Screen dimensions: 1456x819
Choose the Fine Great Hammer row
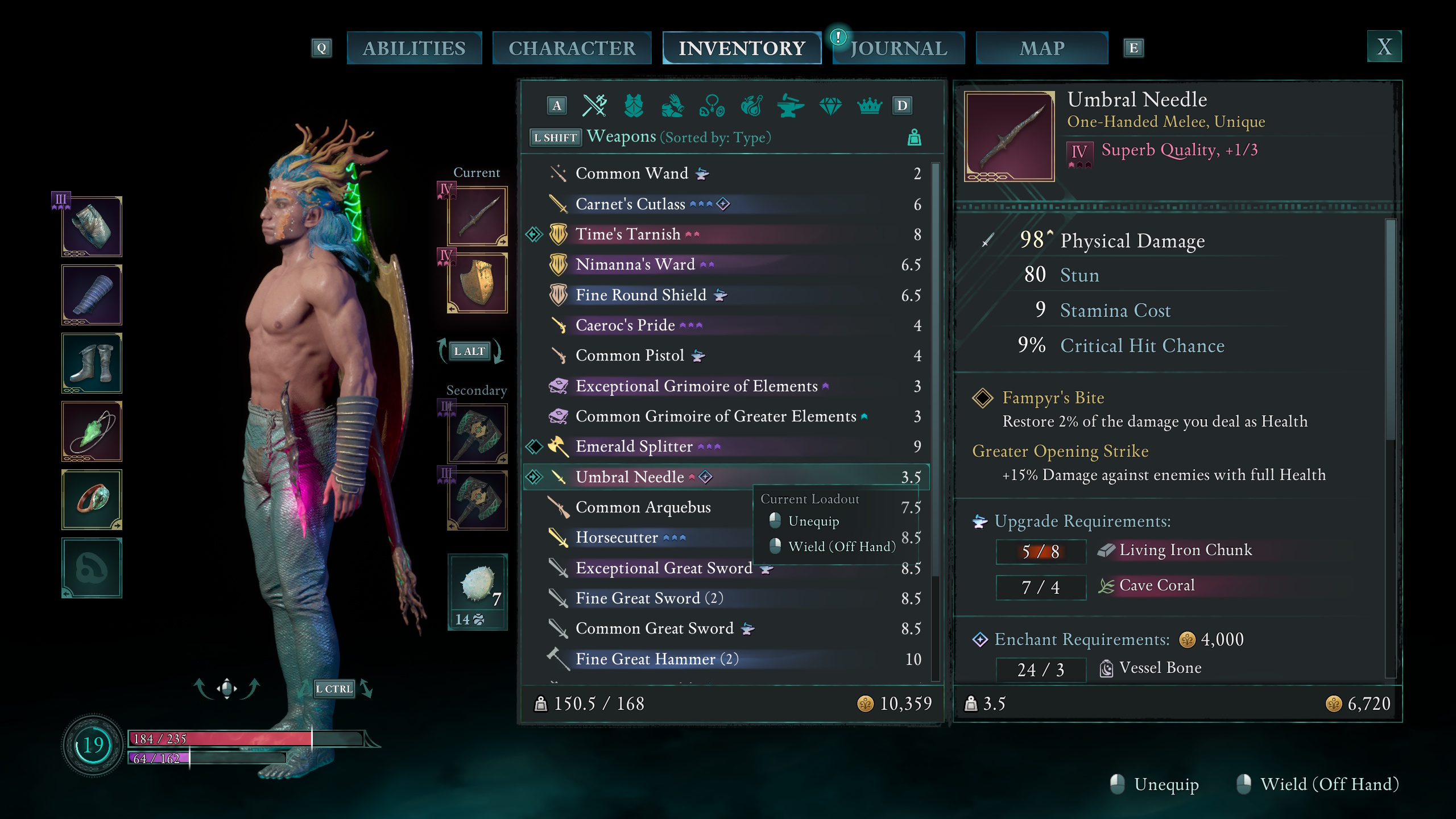pos(645,659)
